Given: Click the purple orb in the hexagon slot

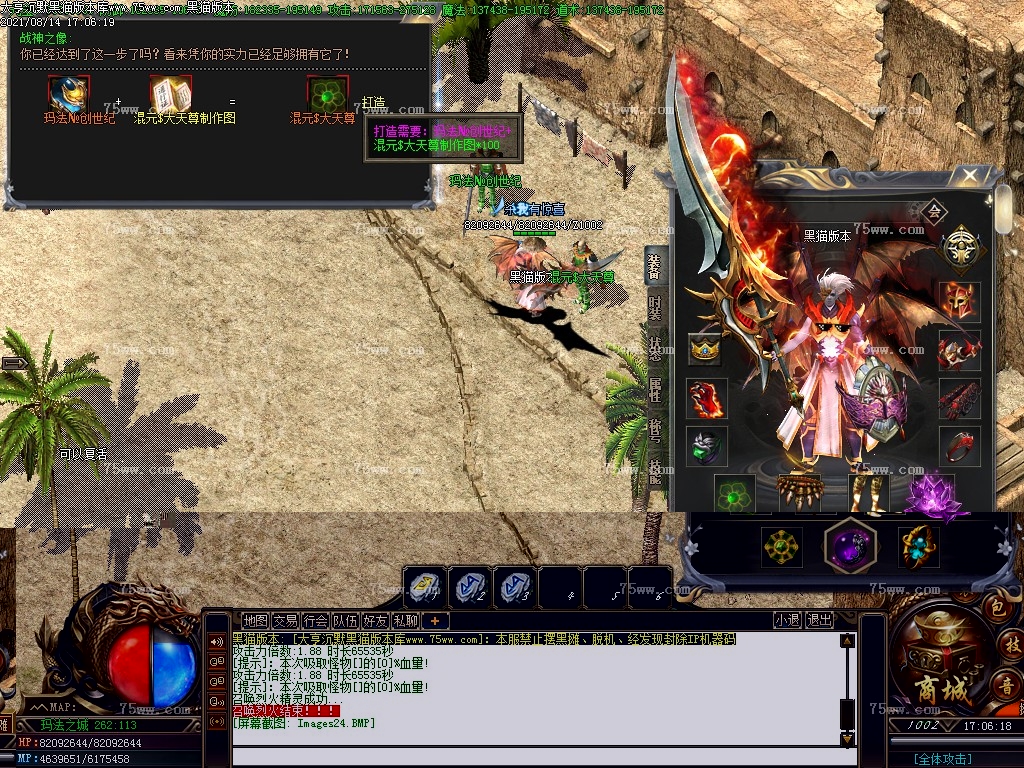Looking at the screenshot, I should pos(849,547).
